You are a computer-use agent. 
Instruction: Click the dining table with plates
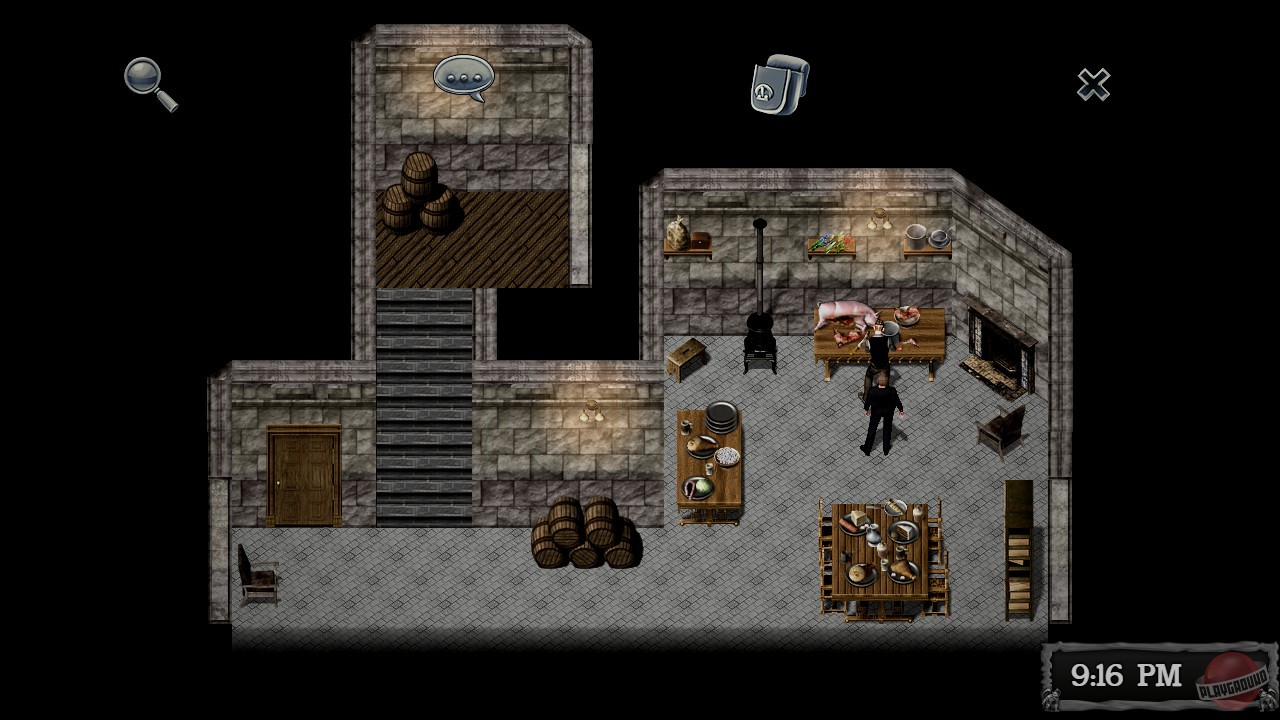880,550
